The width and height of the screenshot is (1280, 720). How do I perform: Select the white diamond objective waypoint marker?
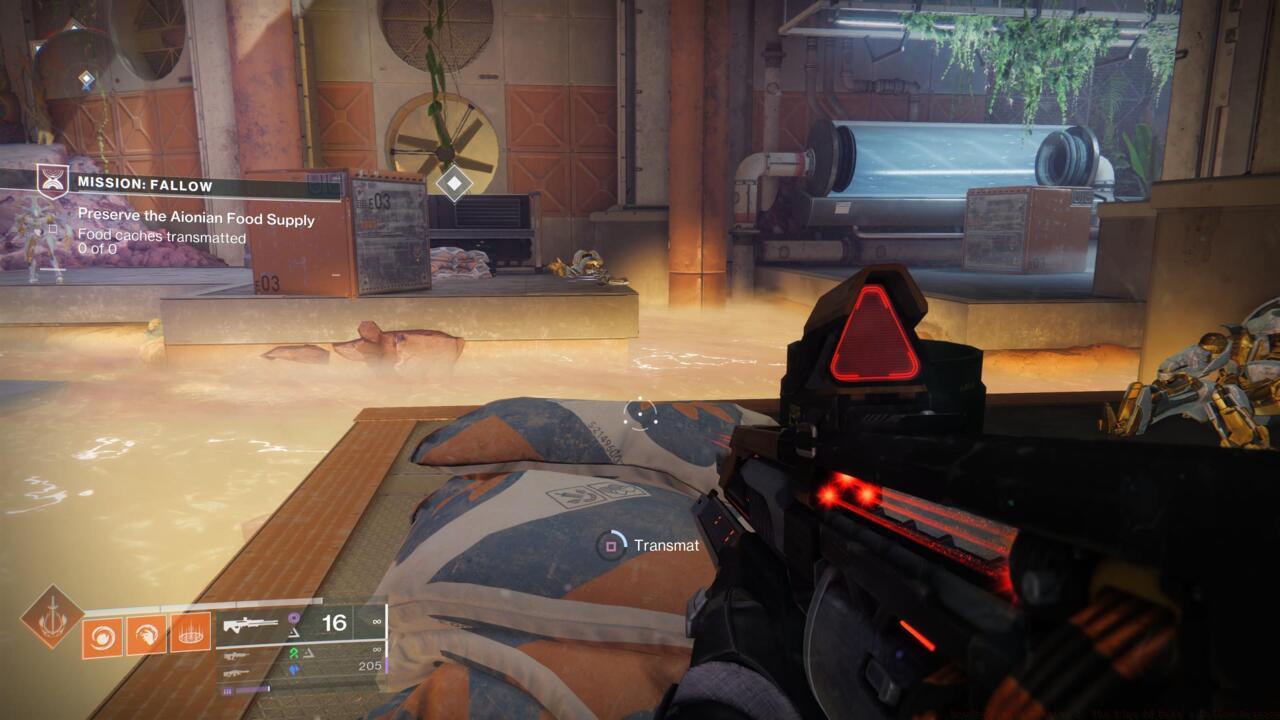click(455, 182)
